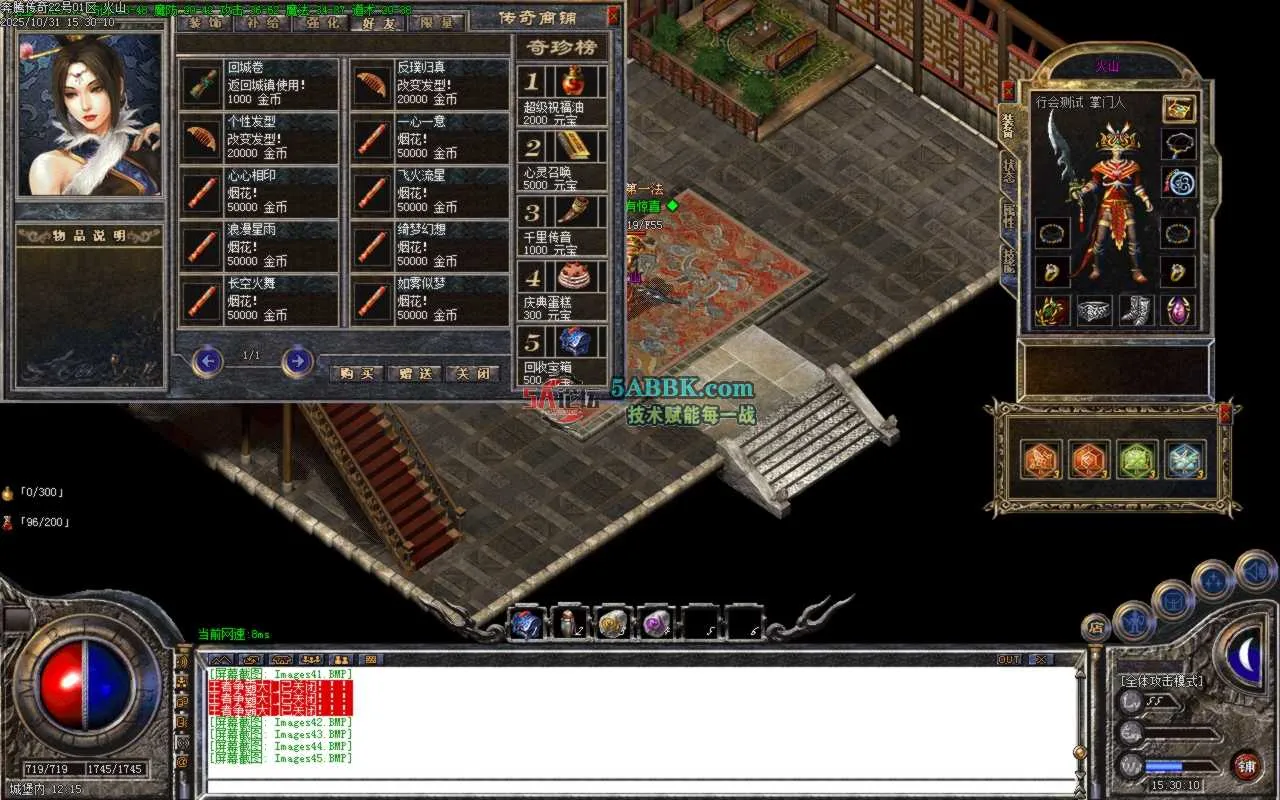Click the round 铺 icon near the clock
Image resolution: width=1280 pixels, height=800 pixels.
[x=1247, y=767]
